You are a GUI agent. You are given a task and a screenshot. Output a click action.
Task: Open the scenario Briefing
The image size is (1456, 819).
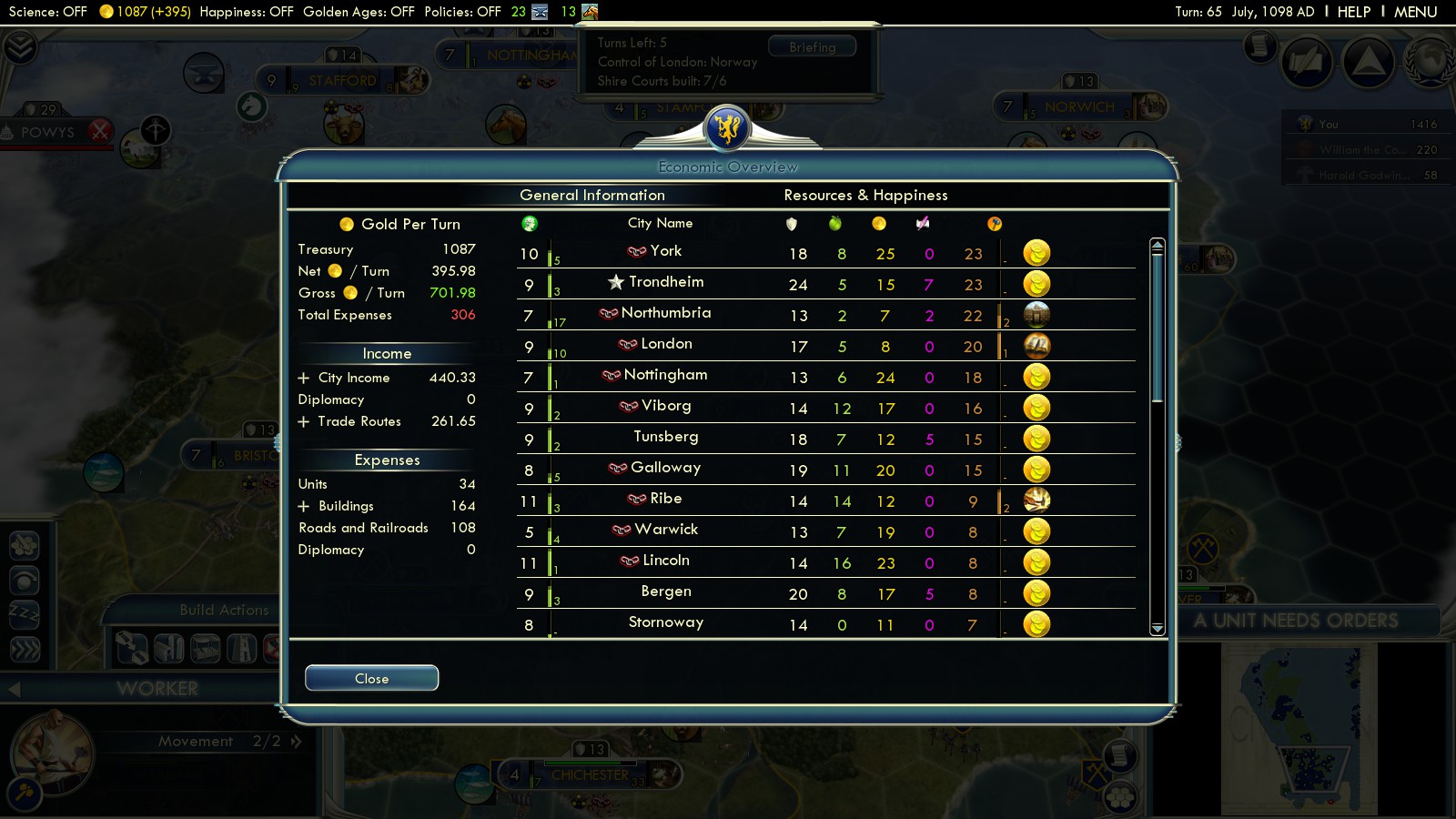(x=812, y=47)
